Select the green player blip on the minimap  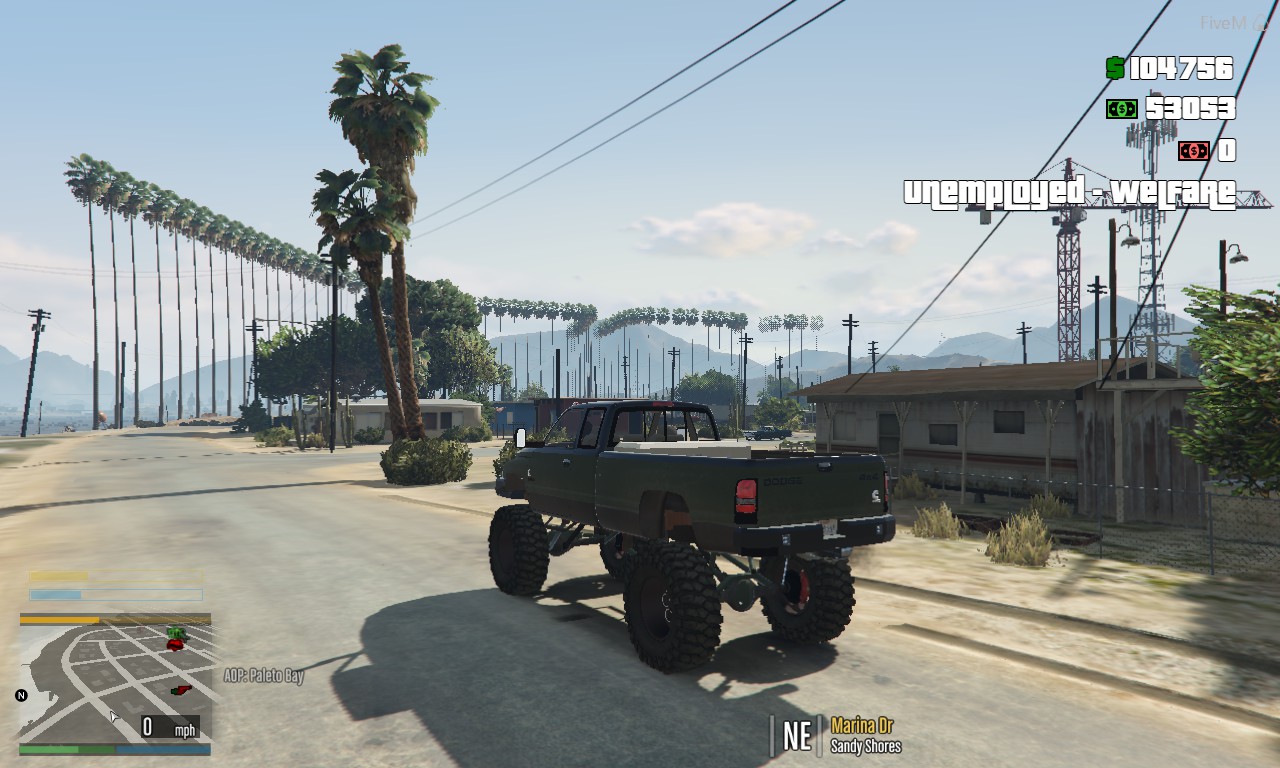[x=177, y=633]
